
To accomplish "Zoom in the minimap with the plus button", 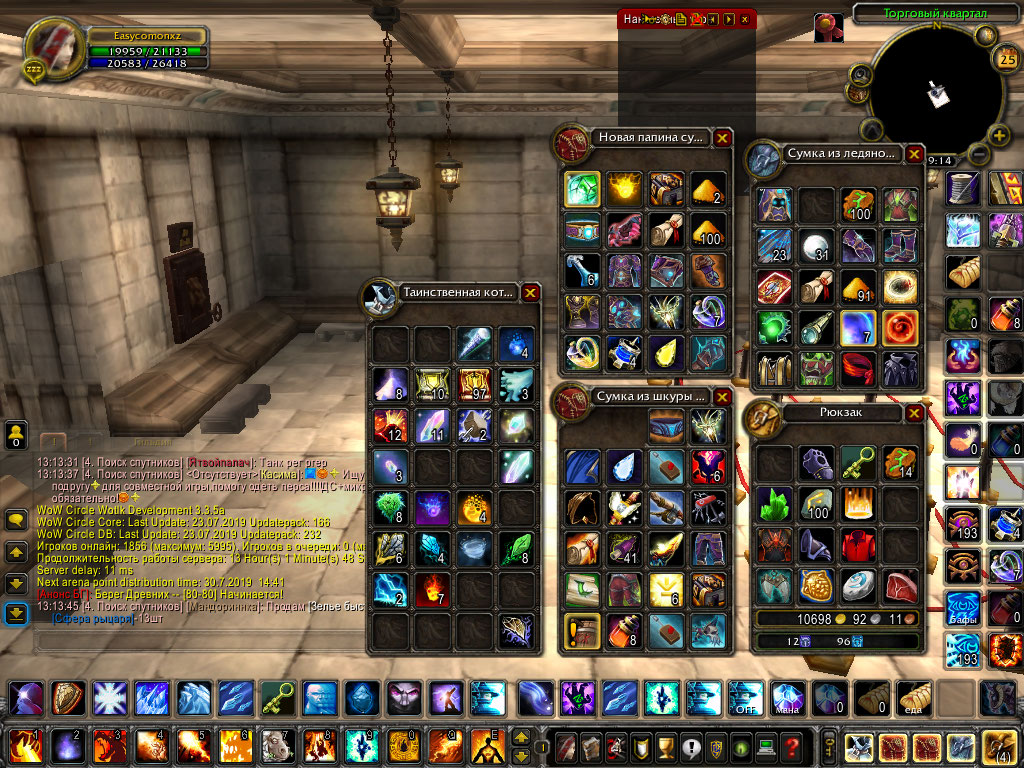I will coord(999,135).
